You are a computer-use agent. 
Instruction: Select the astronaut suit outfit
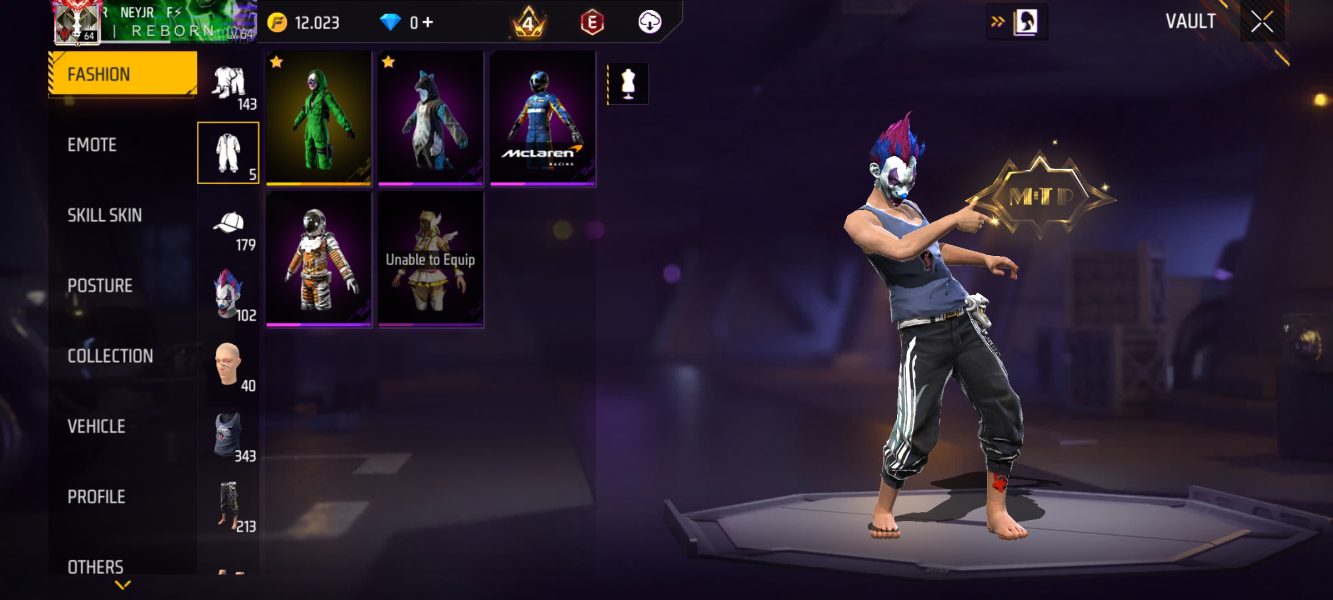(x=319, y=259)
